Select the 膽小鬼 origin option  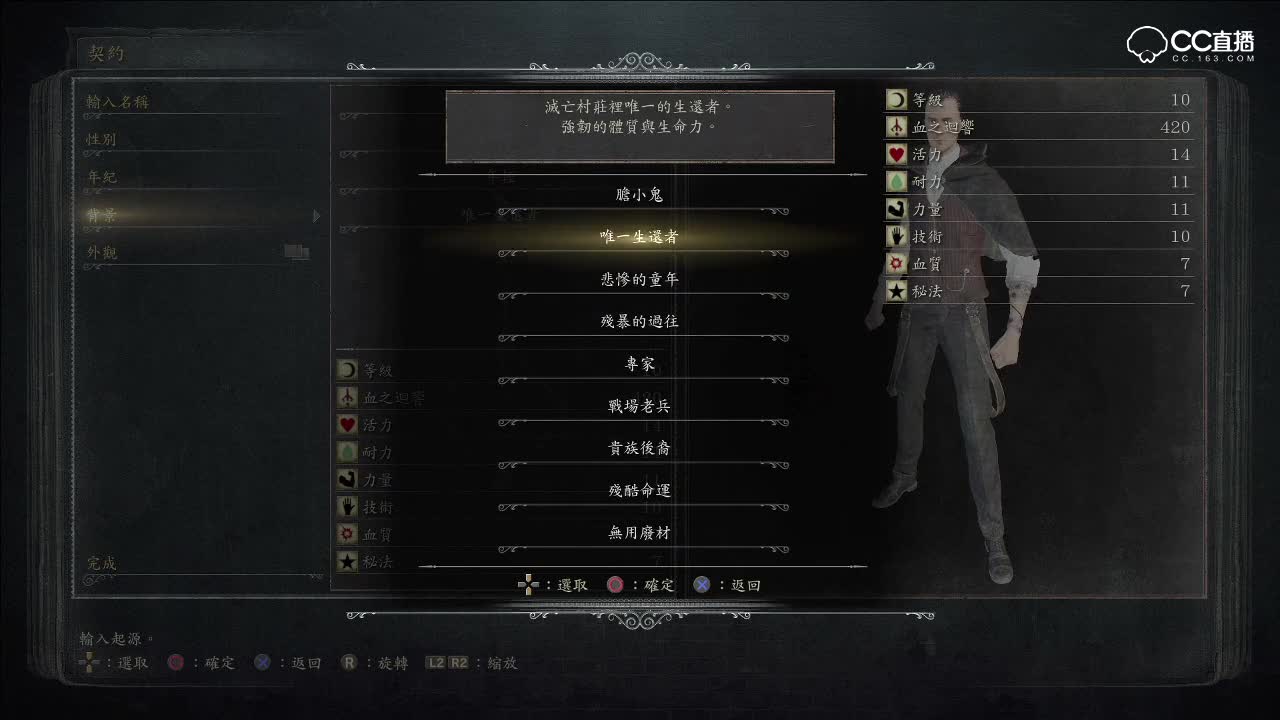point(639,195)
